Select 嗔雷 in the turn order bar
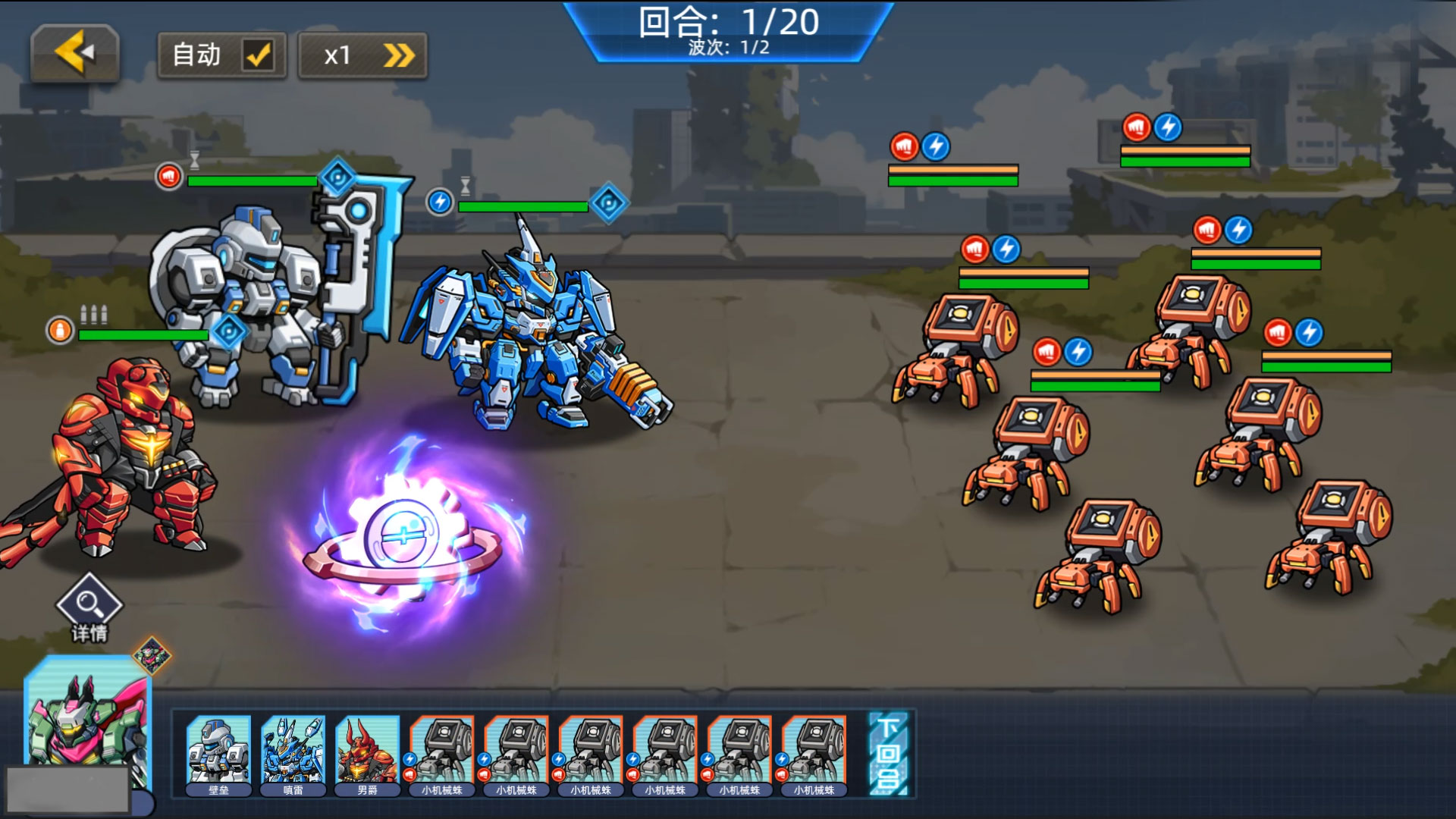This screenshot has height=819, width=1456. (x=293, y=755)
